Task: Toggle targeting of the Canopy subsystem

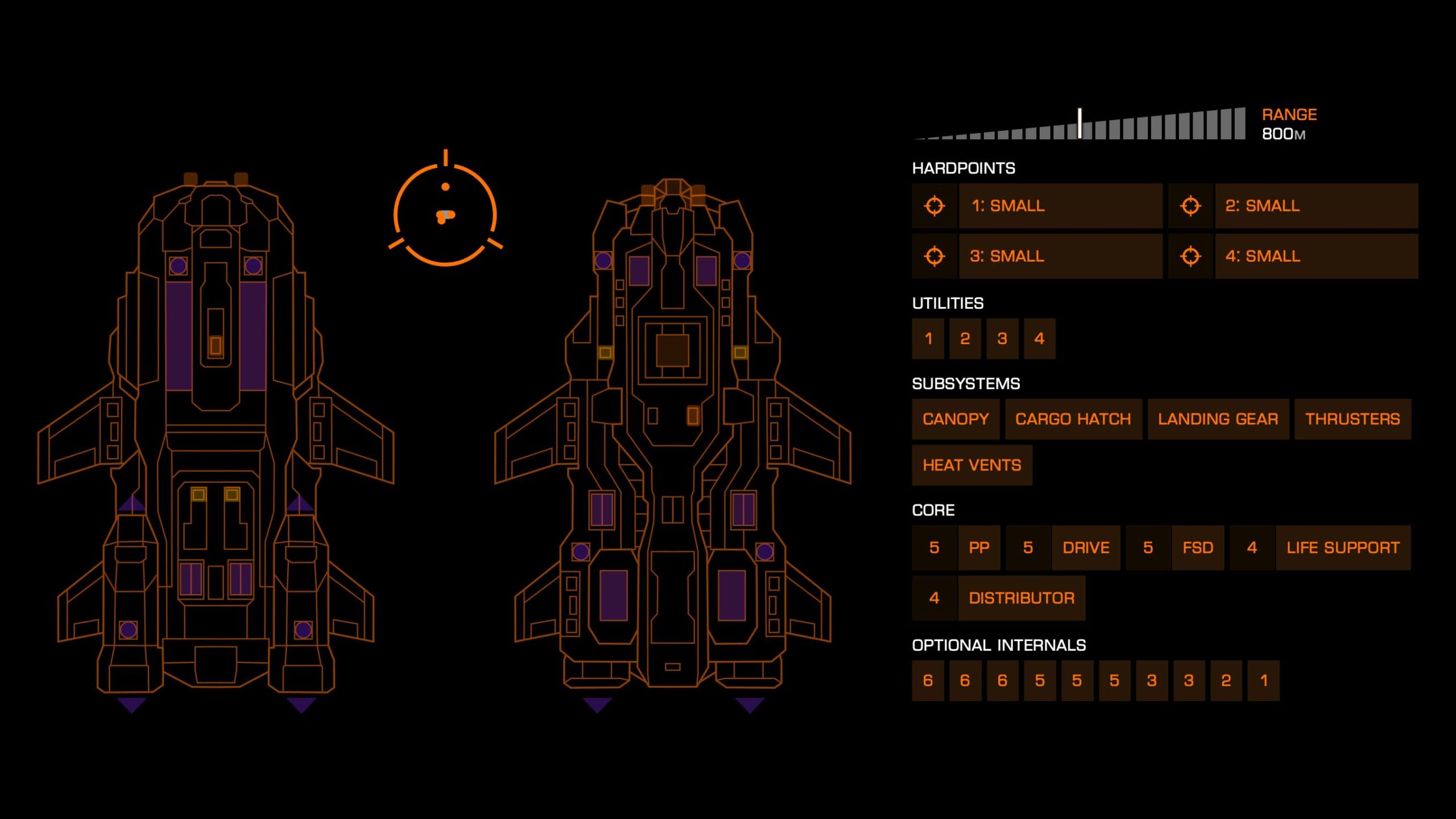Action: coord(955,419)
